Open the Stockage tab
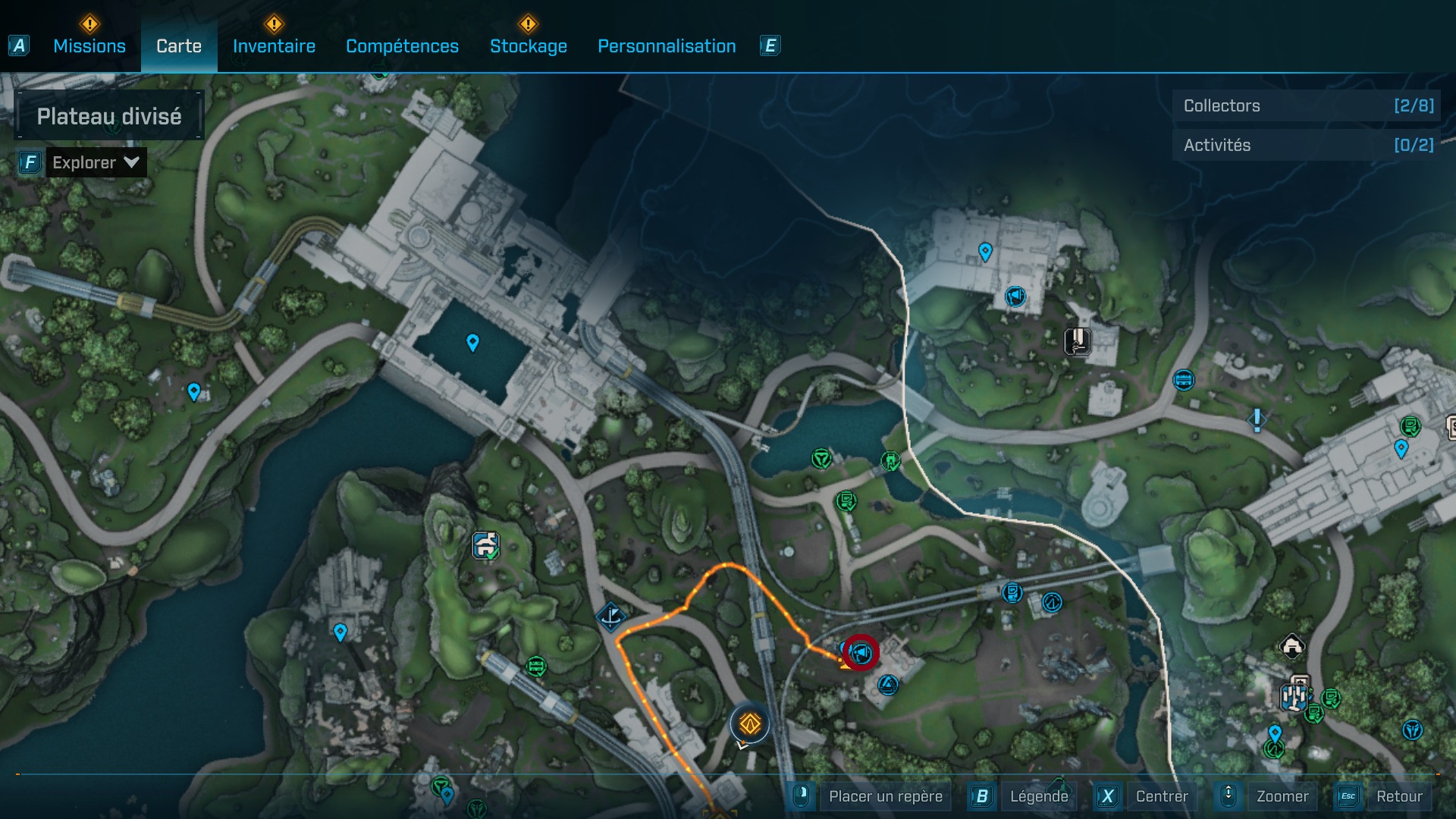 [528, 46]
